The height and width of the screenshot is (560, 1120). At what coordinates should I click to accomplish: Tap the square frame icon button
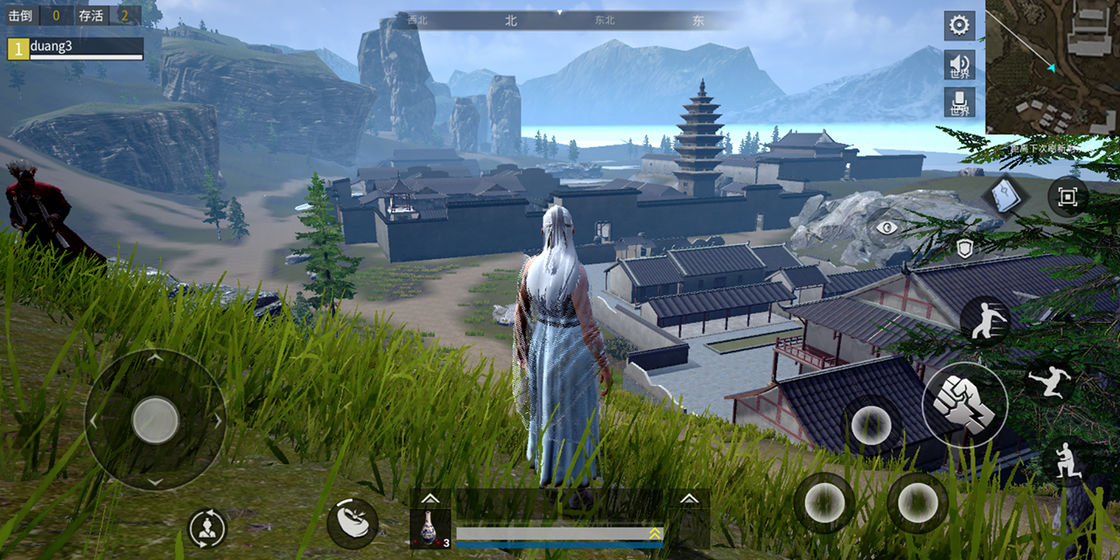point(1067,196)
